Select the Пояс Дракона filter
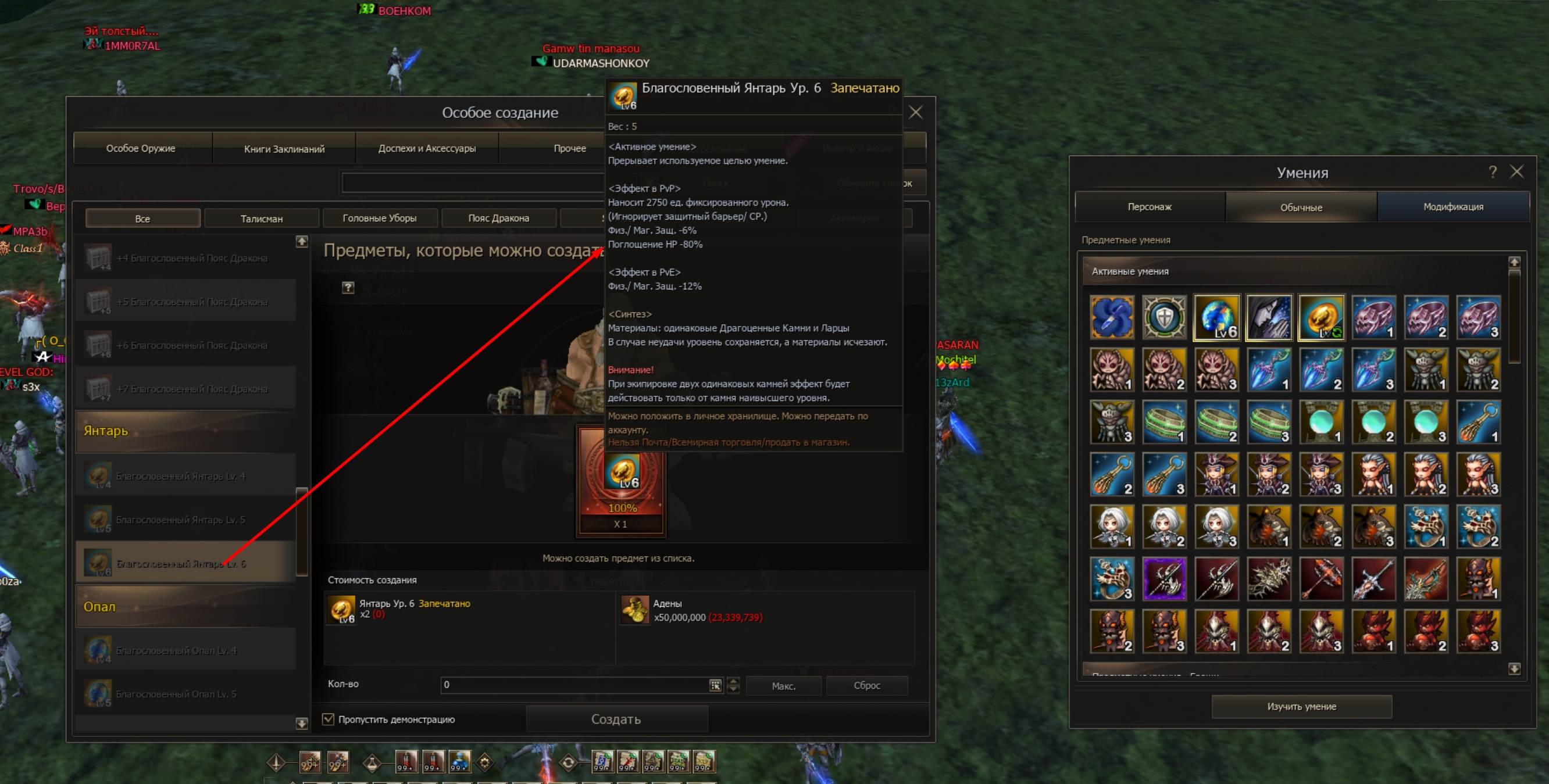 (x=498, y=219)
